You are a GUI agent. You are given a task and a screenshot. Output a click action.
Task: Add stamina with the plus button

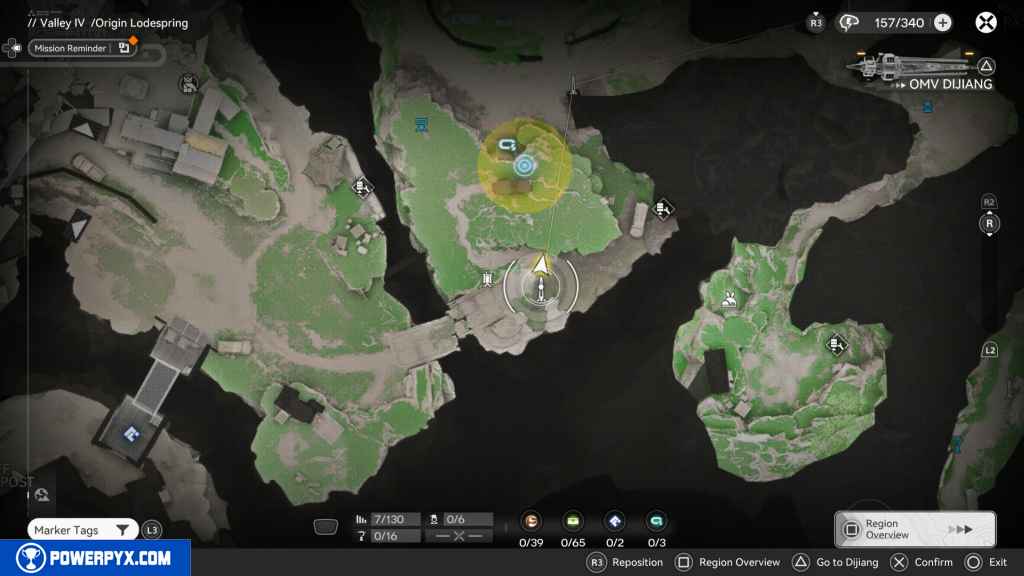click(x=942, y=22)
